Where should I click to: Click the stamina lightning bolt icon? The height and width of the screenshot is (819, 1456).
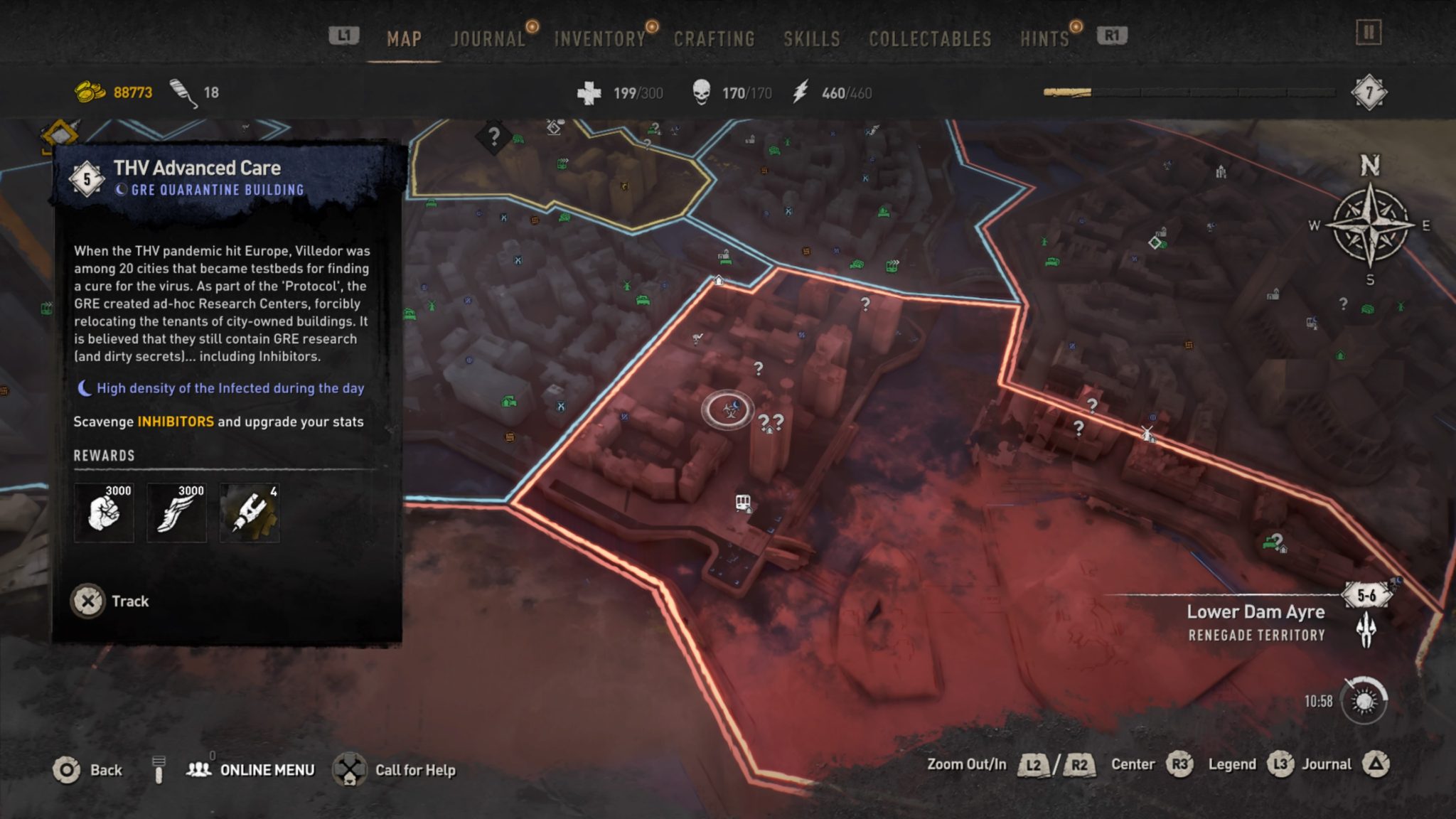(x=799, y=91)
